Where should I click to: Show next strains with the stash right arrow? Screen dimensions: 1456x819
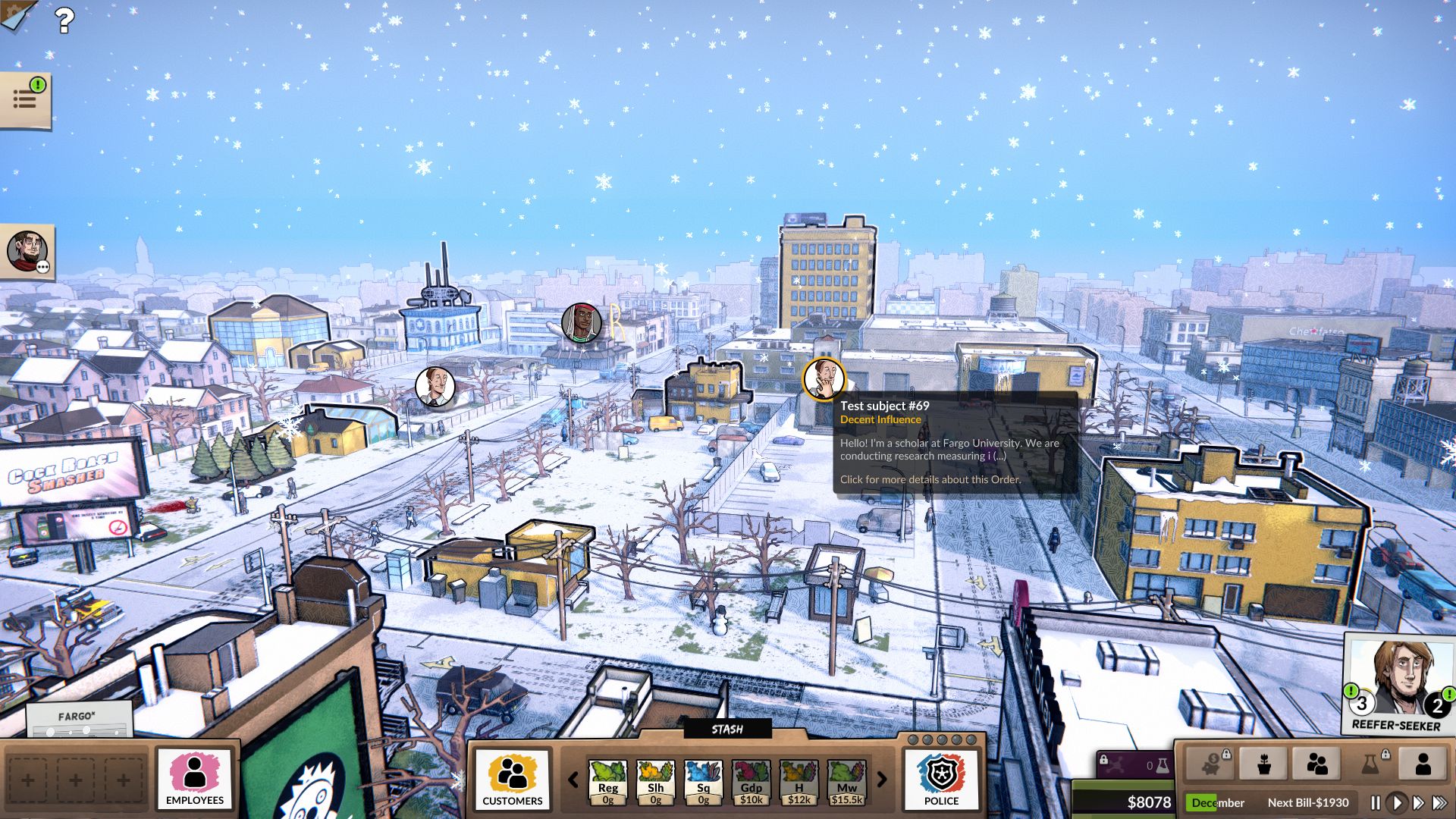click(882, 779)
